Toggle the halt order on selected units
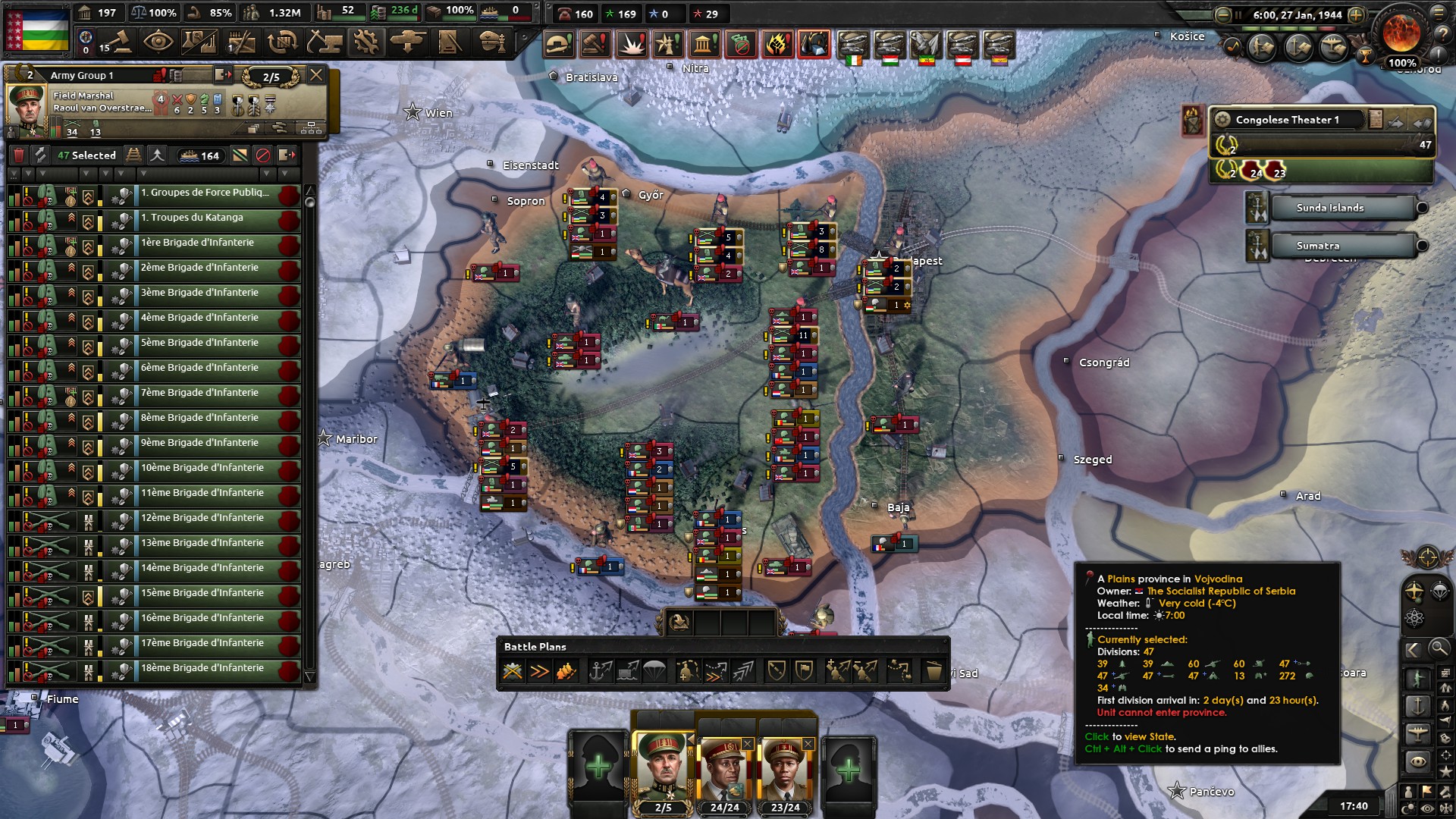This screenshot has width=1456, height=819. coord(262,155)
